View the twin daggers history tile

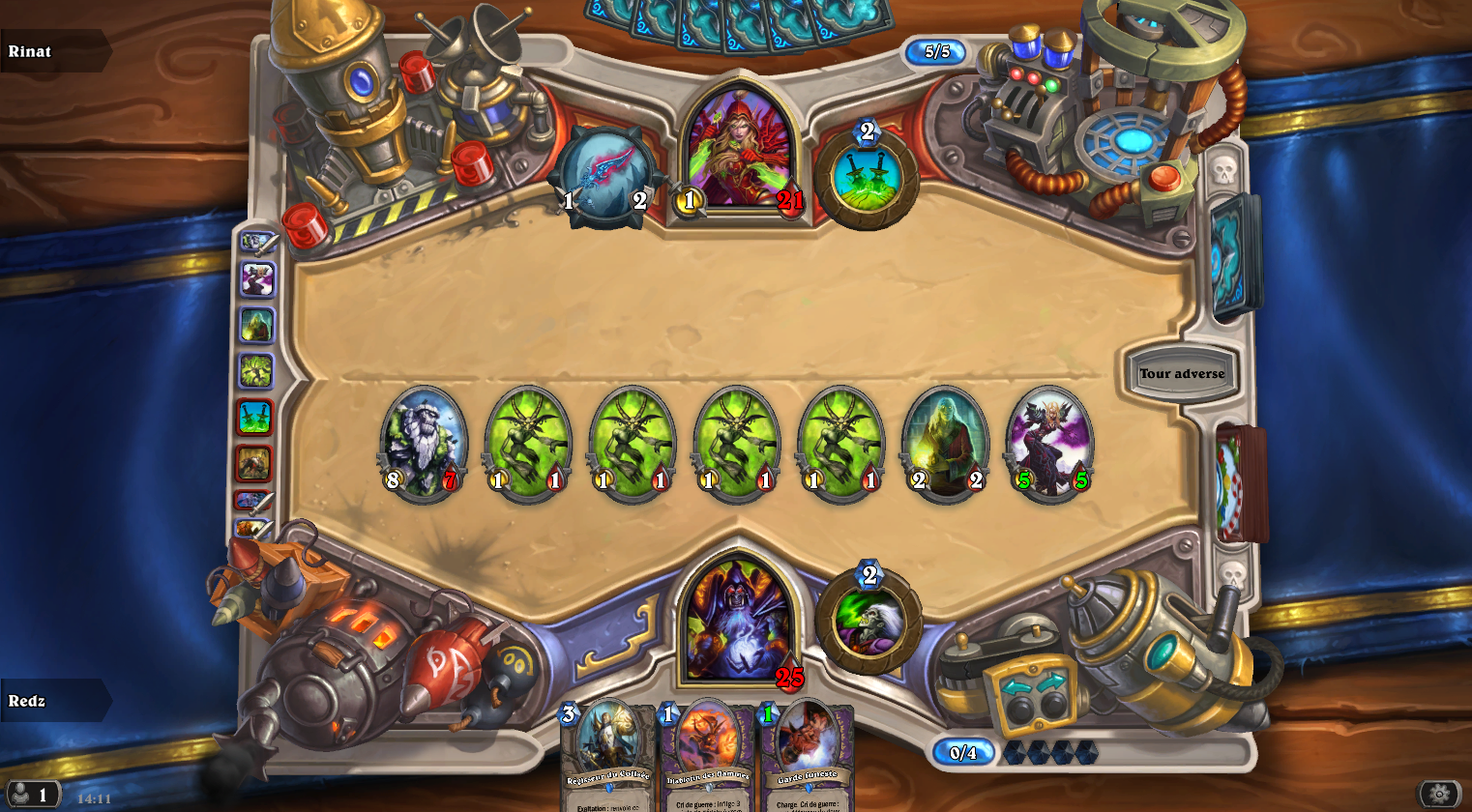pos(255,418)
